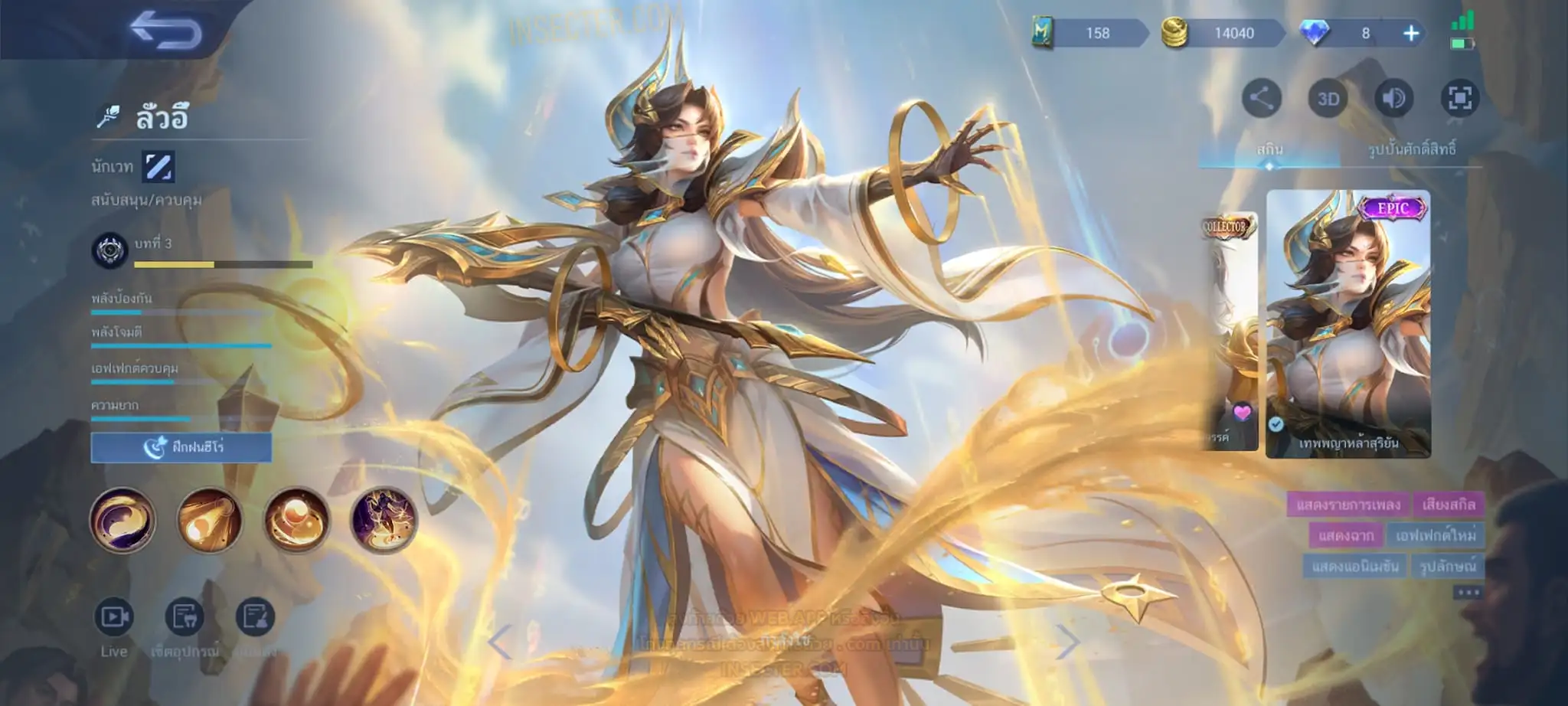
Task: Toggle the skin voice speaker icon
Action: [x=1394, y=98]
